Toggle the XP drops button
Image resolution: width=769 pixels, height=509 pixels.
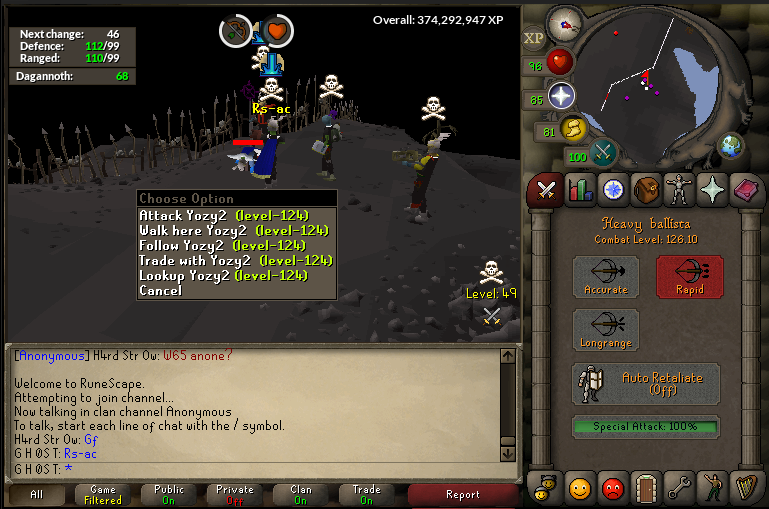click(x=534, y=38)
